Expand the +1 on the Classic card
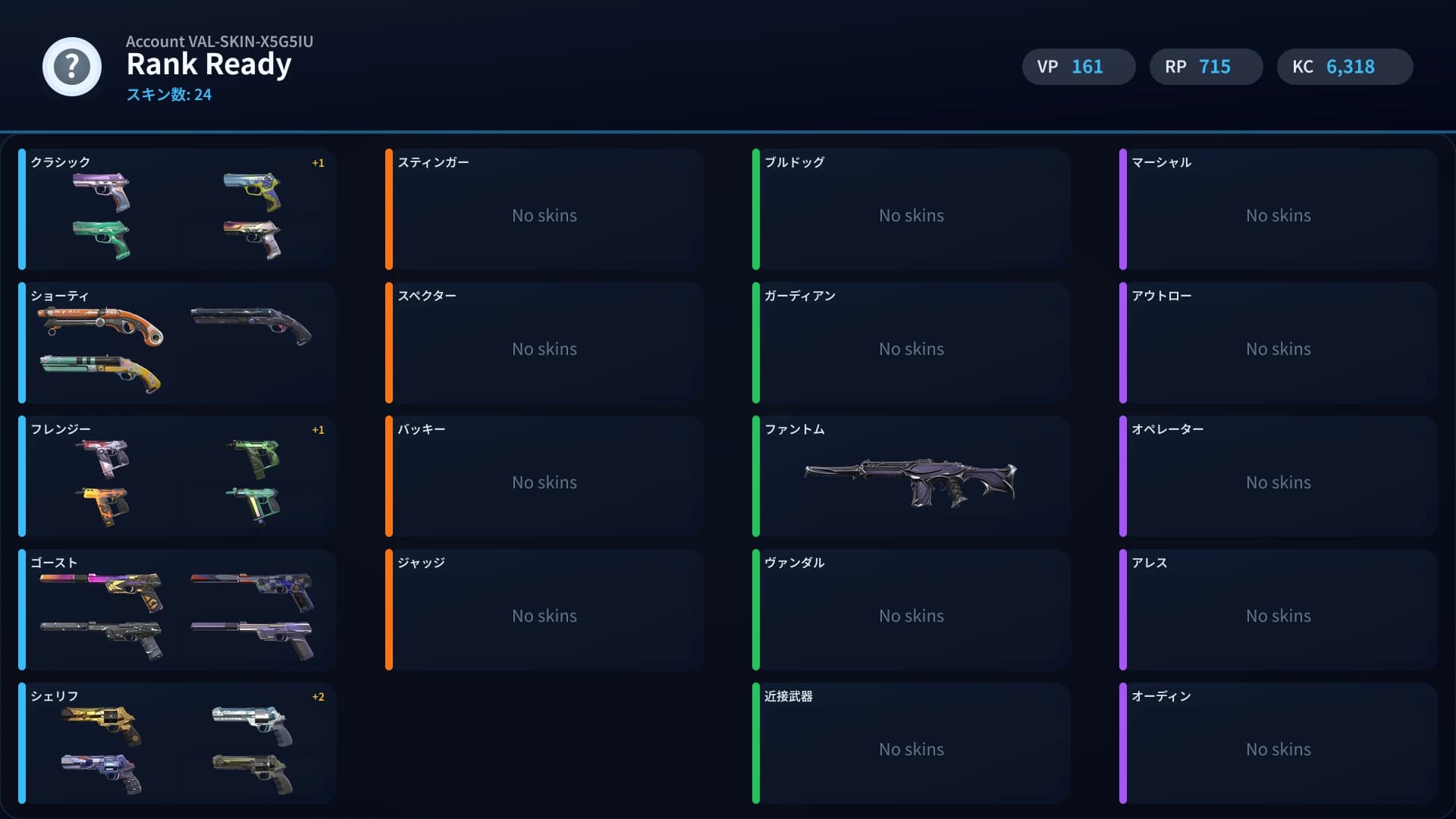1456x819 pixels. tap(318, 162)
